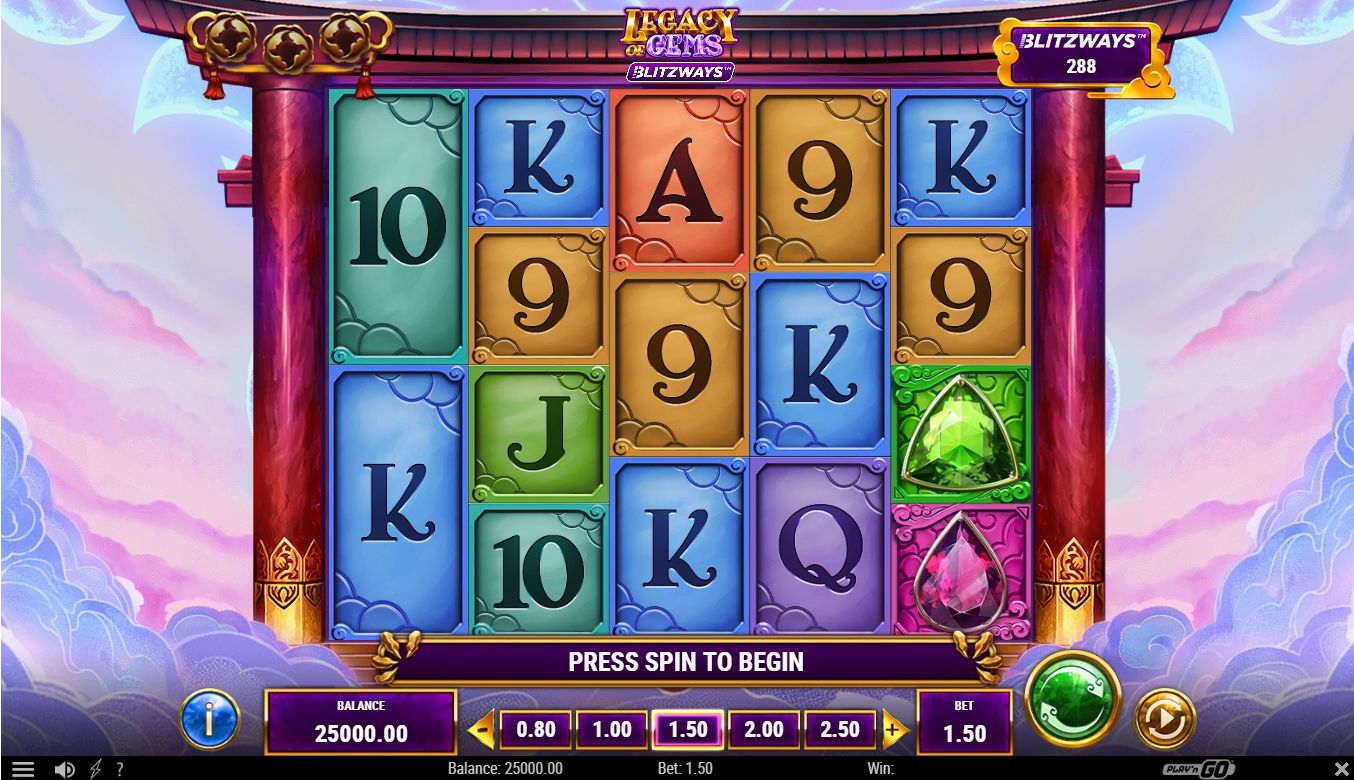This screenshot has height=780, width=1354.
Task: Open the hamburger menu
Action: click(x=22, y=769)
